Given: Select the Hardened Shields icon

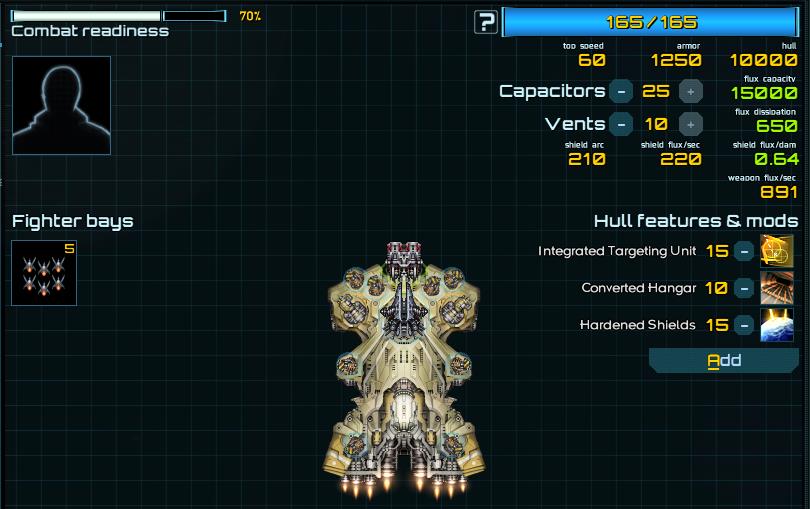Looking at the screenshot, I should pos(777,325).
